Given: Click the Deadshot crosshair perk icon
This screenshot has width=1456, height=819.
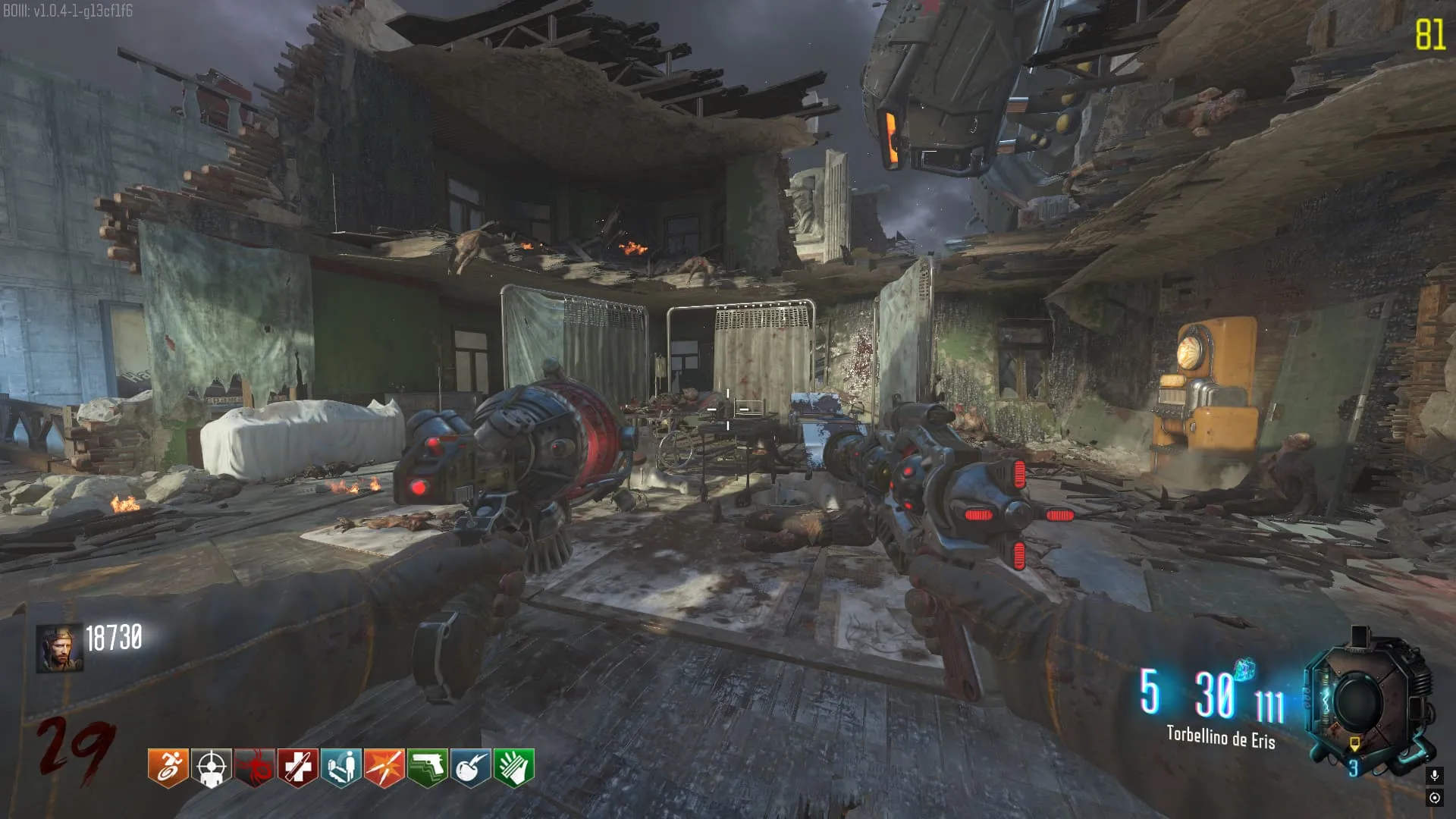Looking at the screenshot, I should (x=211, y=767).
